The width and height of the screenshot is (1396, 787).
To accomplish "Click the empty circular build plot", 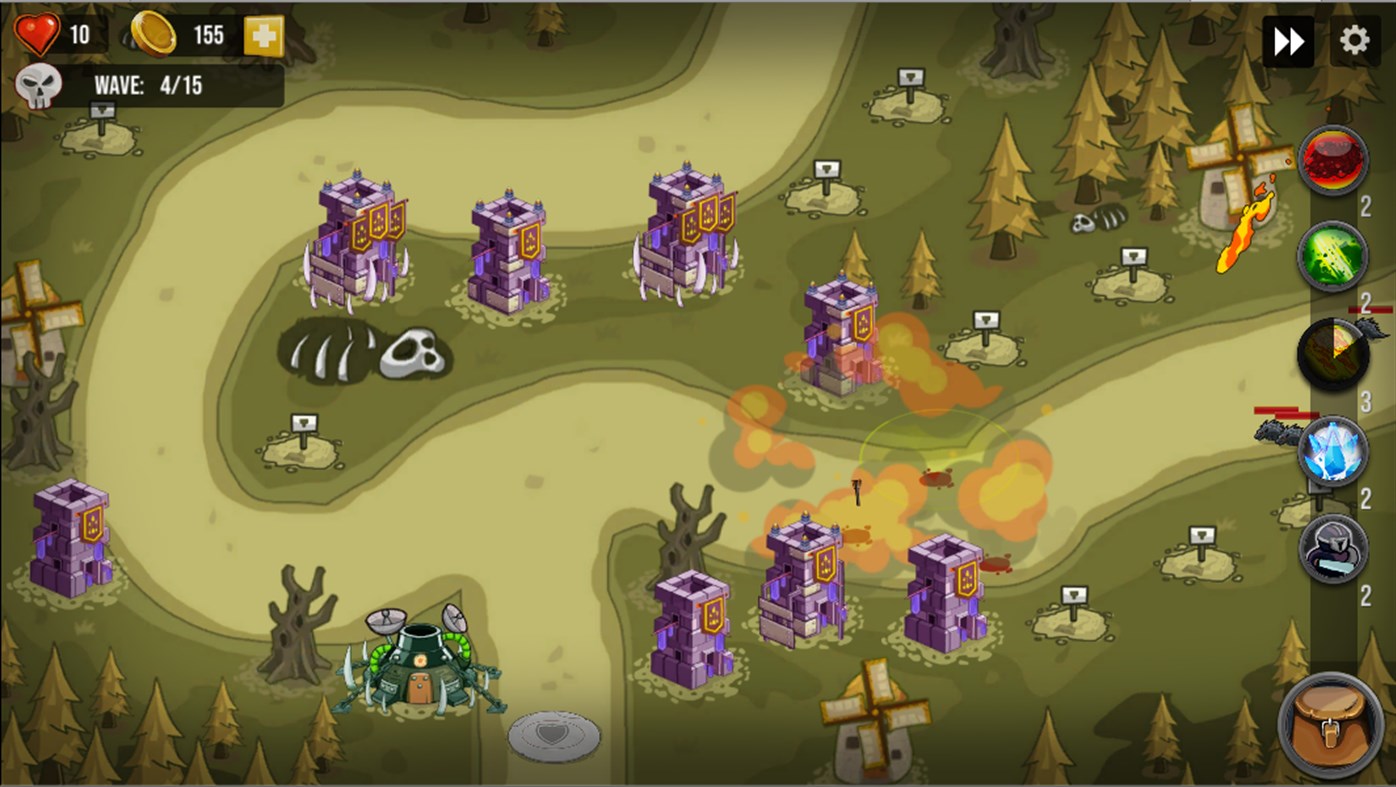I will point(552,737).
